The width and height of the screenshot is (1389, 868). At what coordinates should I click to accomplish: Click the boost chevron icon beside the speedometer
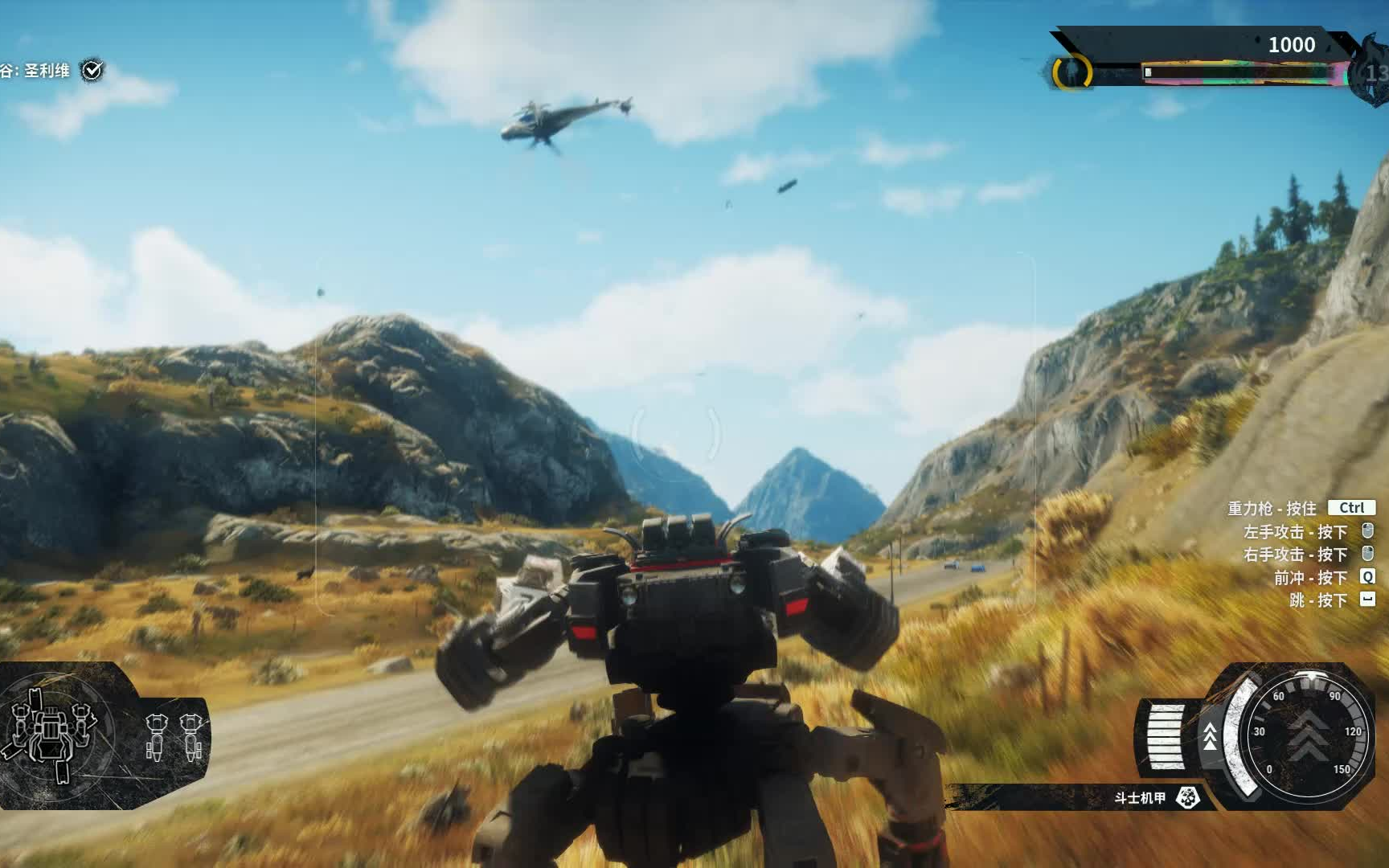point(1210,736)
